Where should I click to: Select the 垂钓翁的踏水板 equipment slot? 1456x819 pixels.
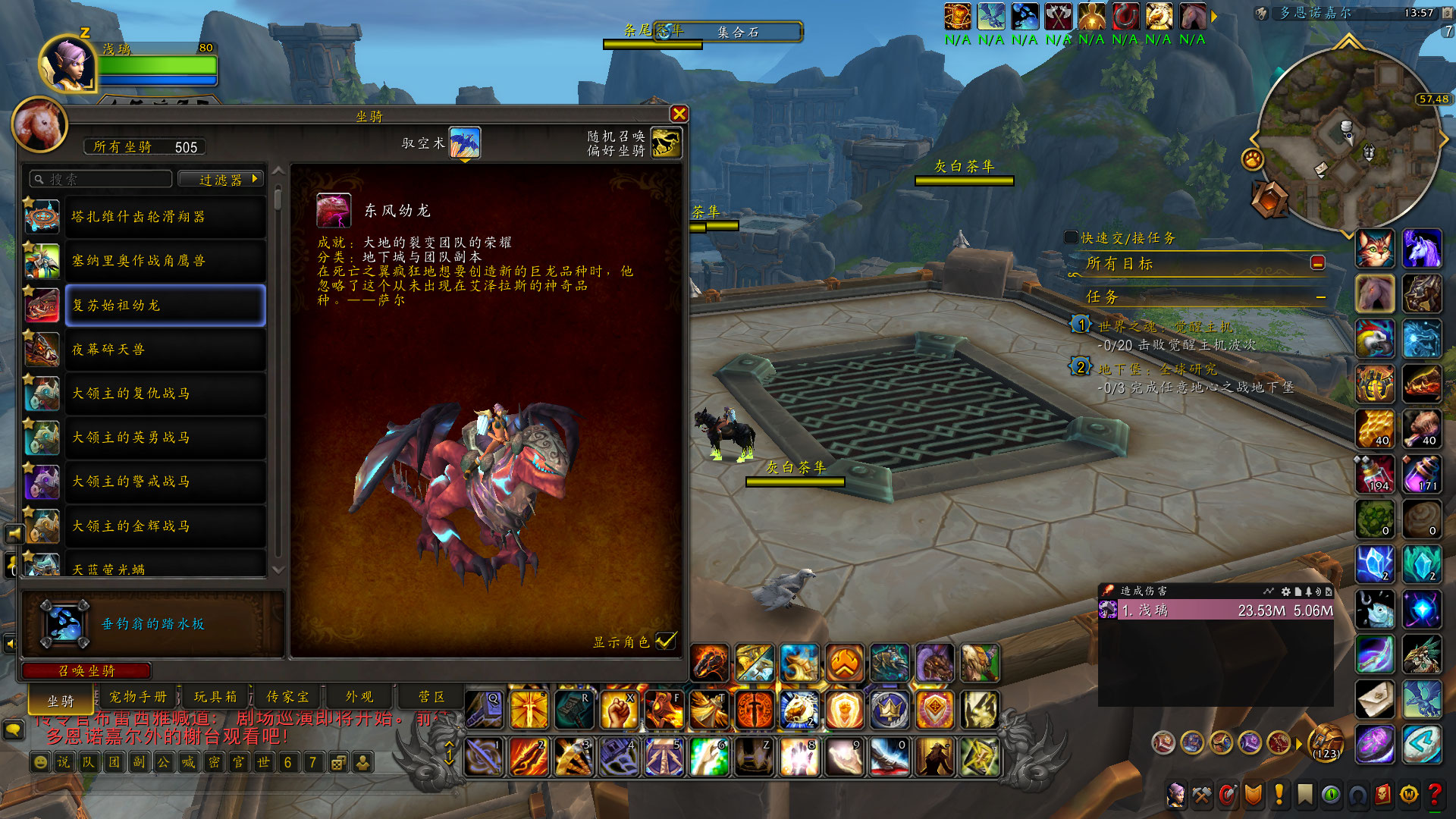click(64, 623)
